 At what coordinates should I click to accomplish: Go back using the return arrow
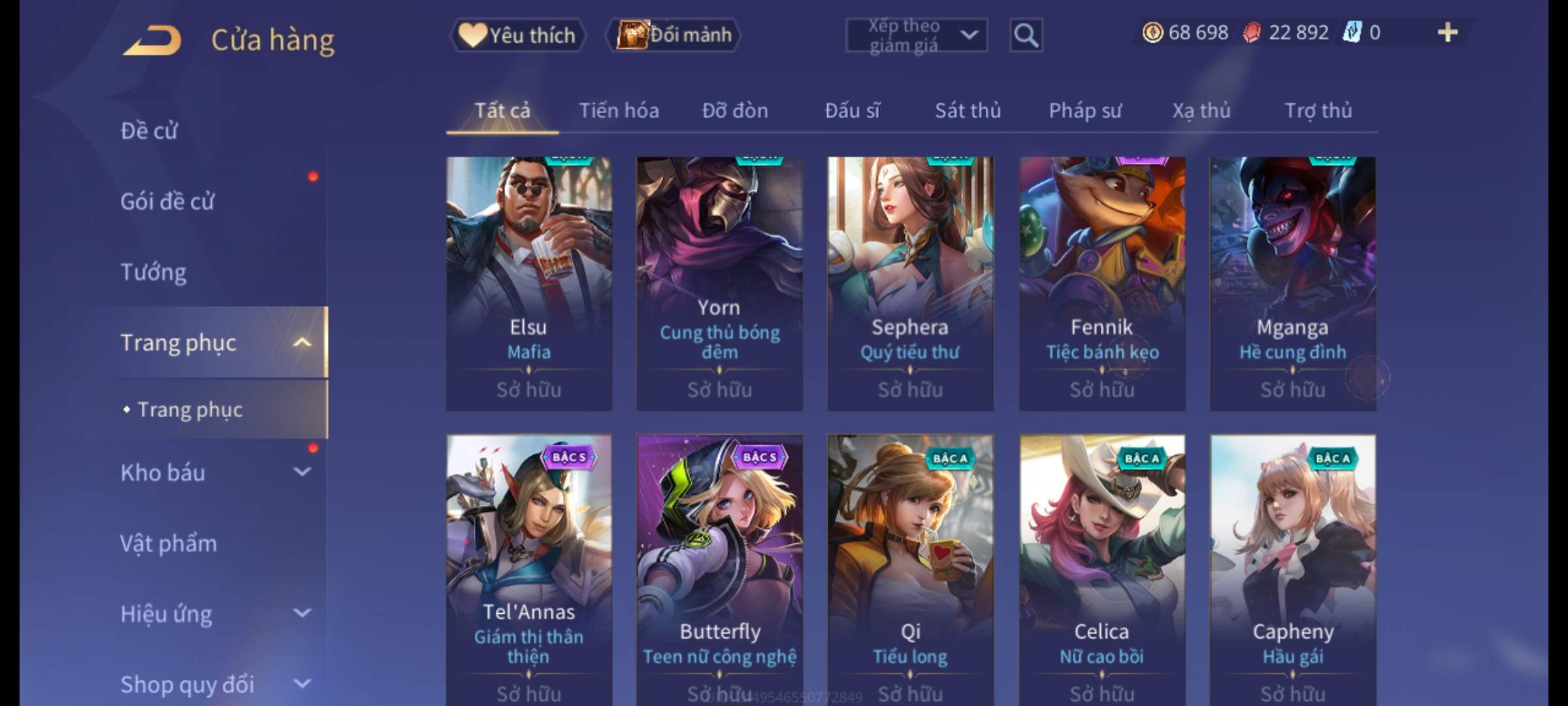(x=152, y=41)
